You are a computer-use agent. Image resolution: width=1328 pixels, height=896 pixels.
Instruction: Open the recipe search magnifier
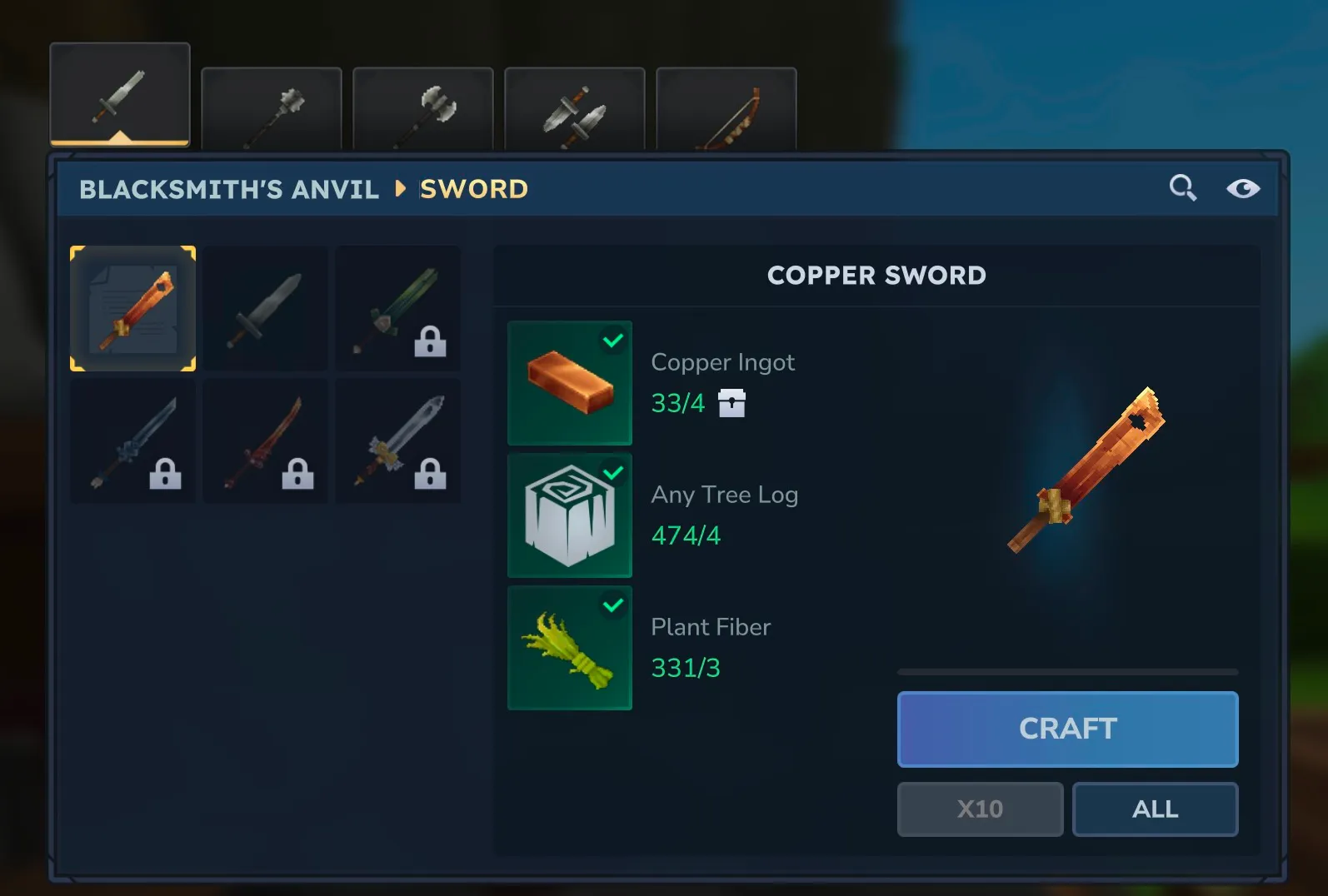[x=1182, y=188]
